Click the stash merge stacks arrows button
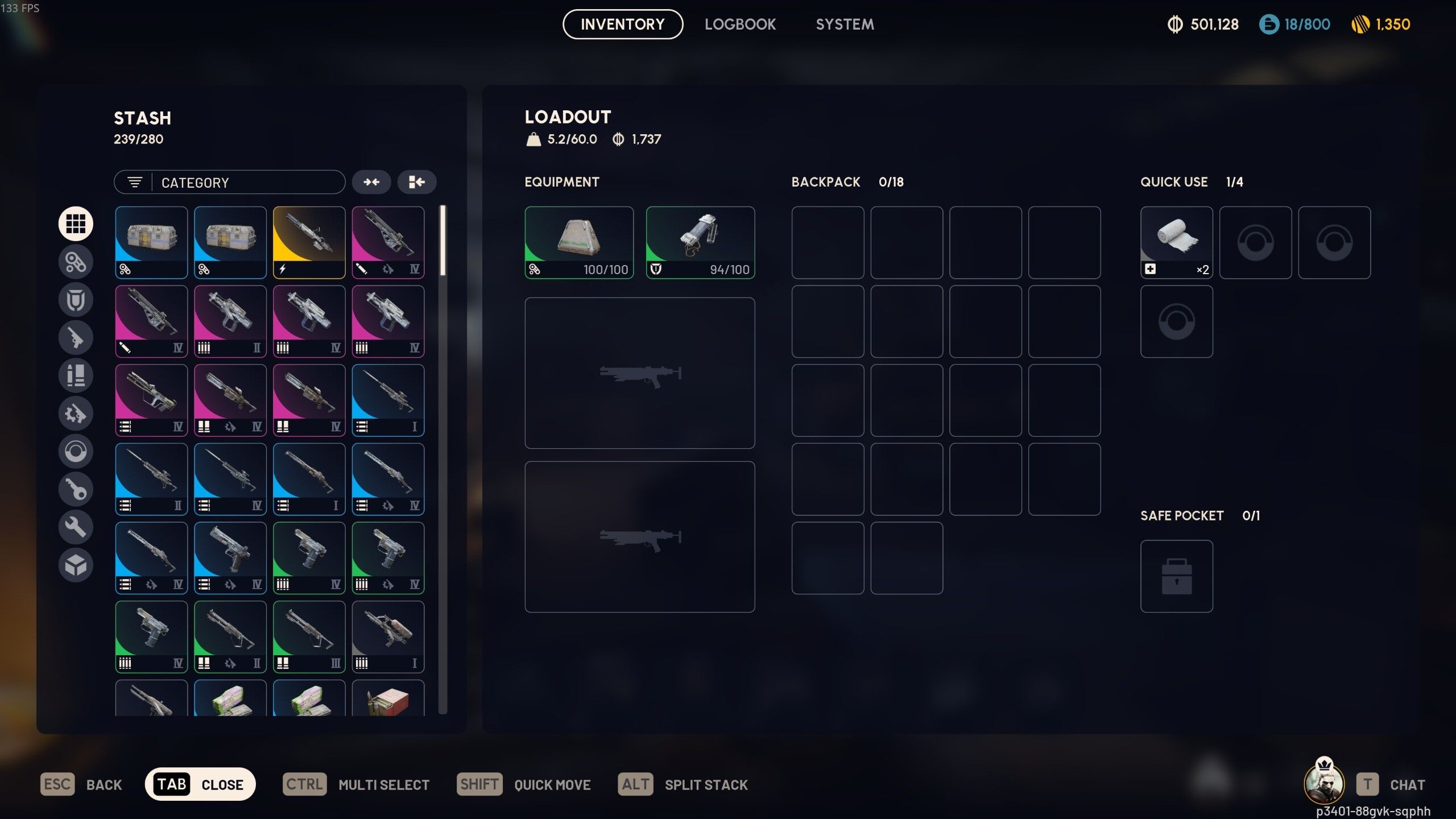Image resolution: width=1456 pixels, height=819 pixels. coord(371,182)
